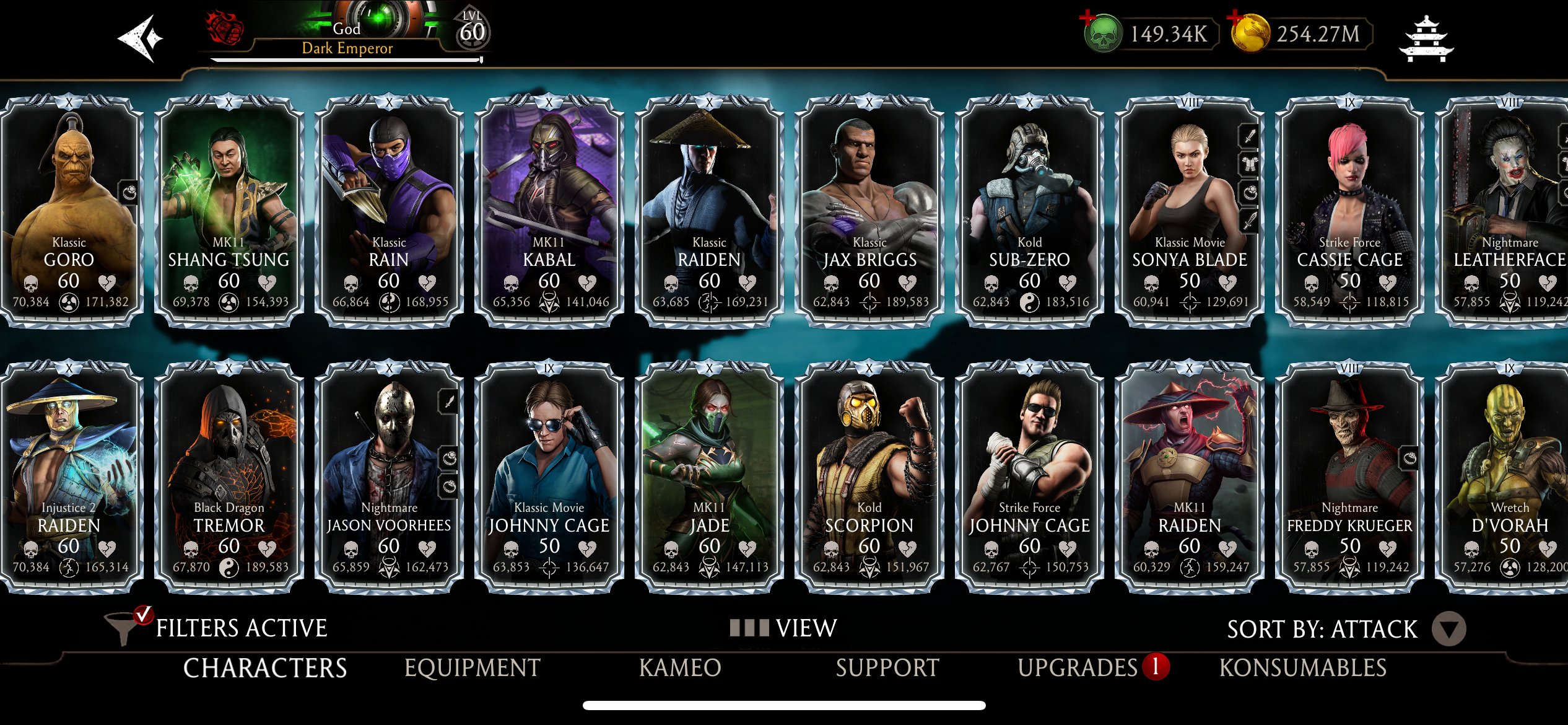Uncheck the Filters Active checkbox
Image resolution: width=1568 pixels, height=725 pixels.
pos(144,614)
